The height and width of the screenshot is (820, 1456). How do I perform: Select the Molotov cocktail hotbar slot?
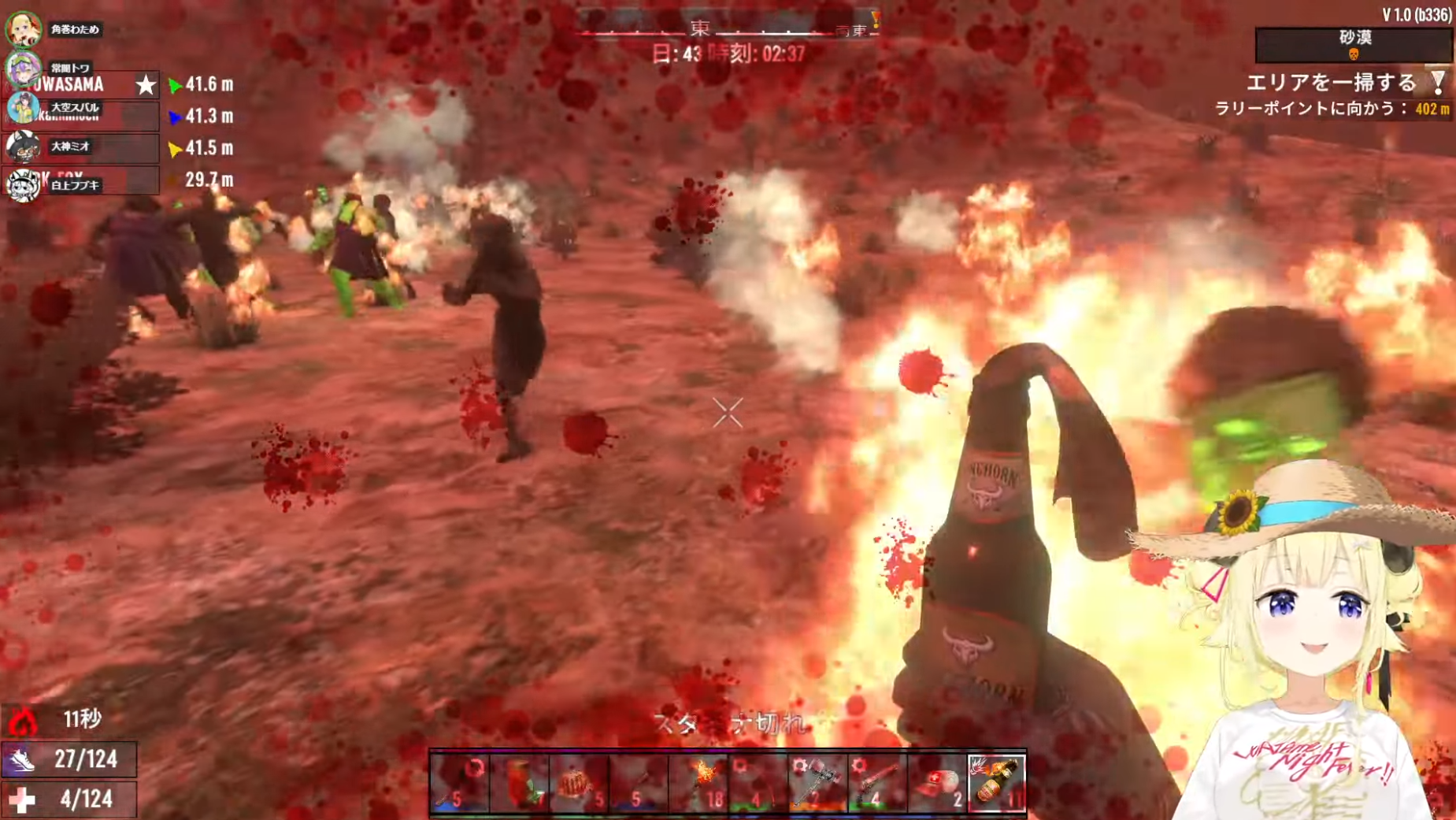[x=996, y=782]
